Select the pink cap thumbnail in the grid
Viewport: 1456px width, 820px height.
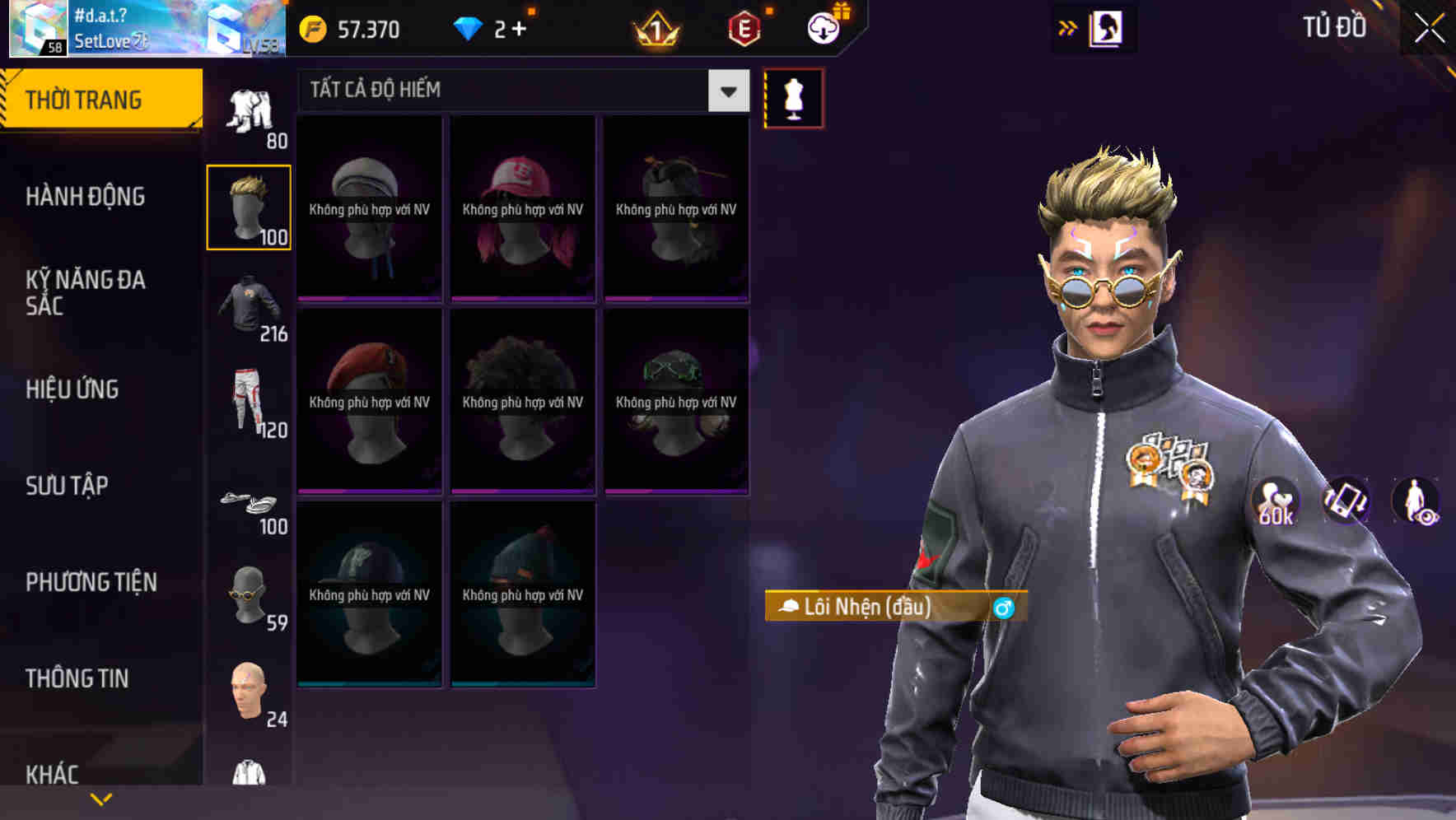(x=521, y=206)
